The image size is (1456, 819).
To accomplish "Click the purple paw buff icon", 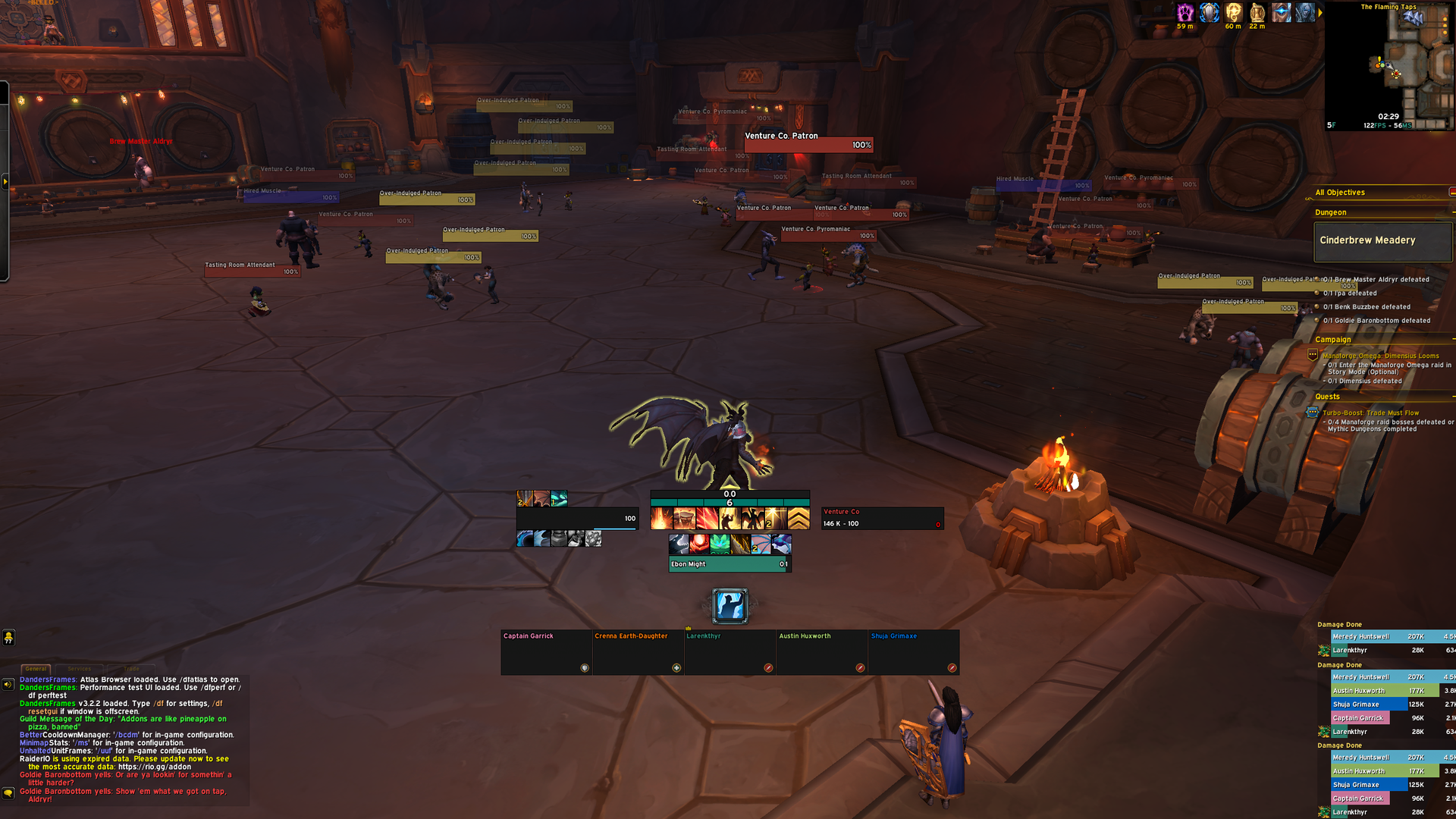I will tap(1185, 12).
